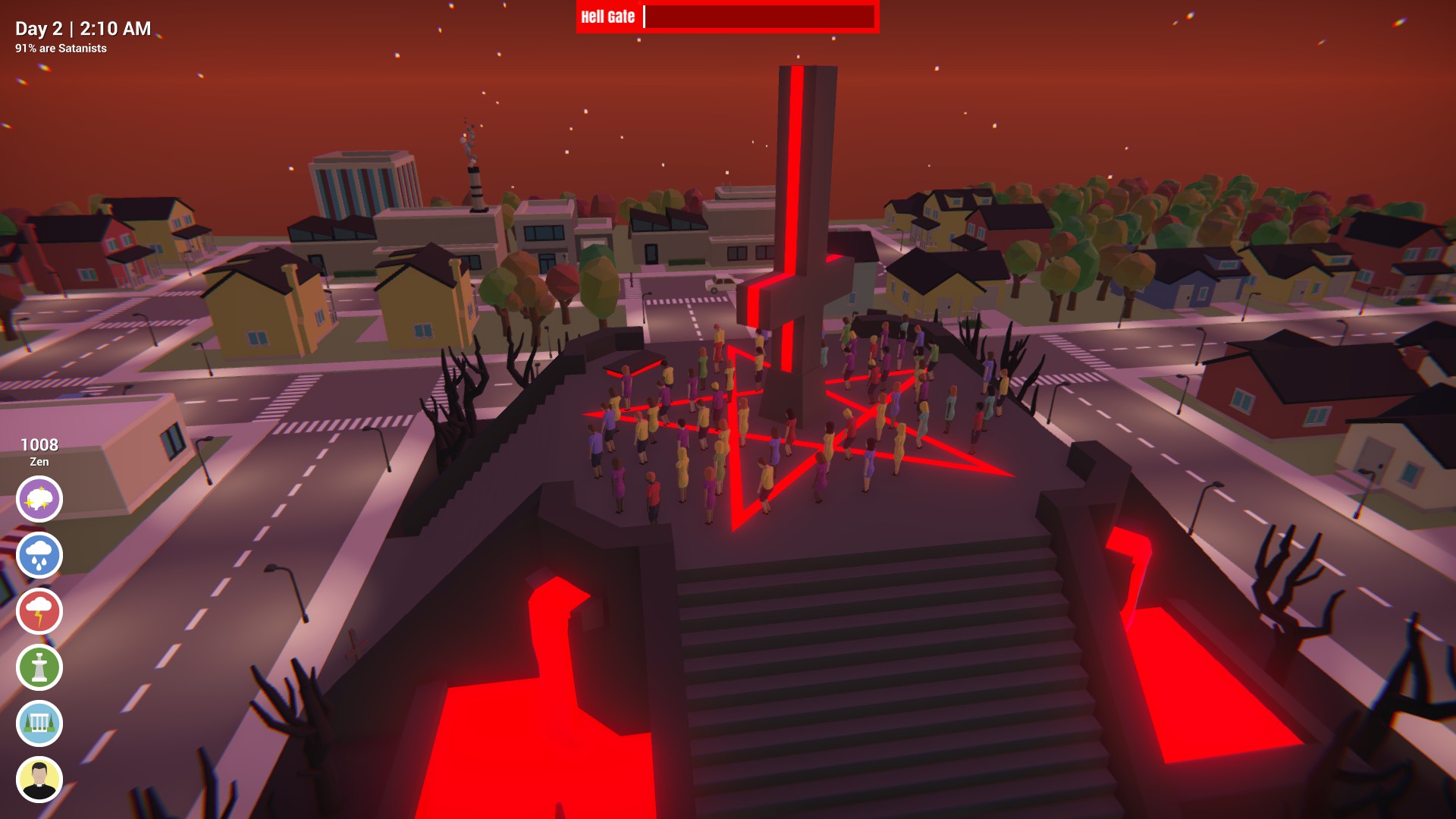Choose the temple building ability icon

click(x=41, y=723)
